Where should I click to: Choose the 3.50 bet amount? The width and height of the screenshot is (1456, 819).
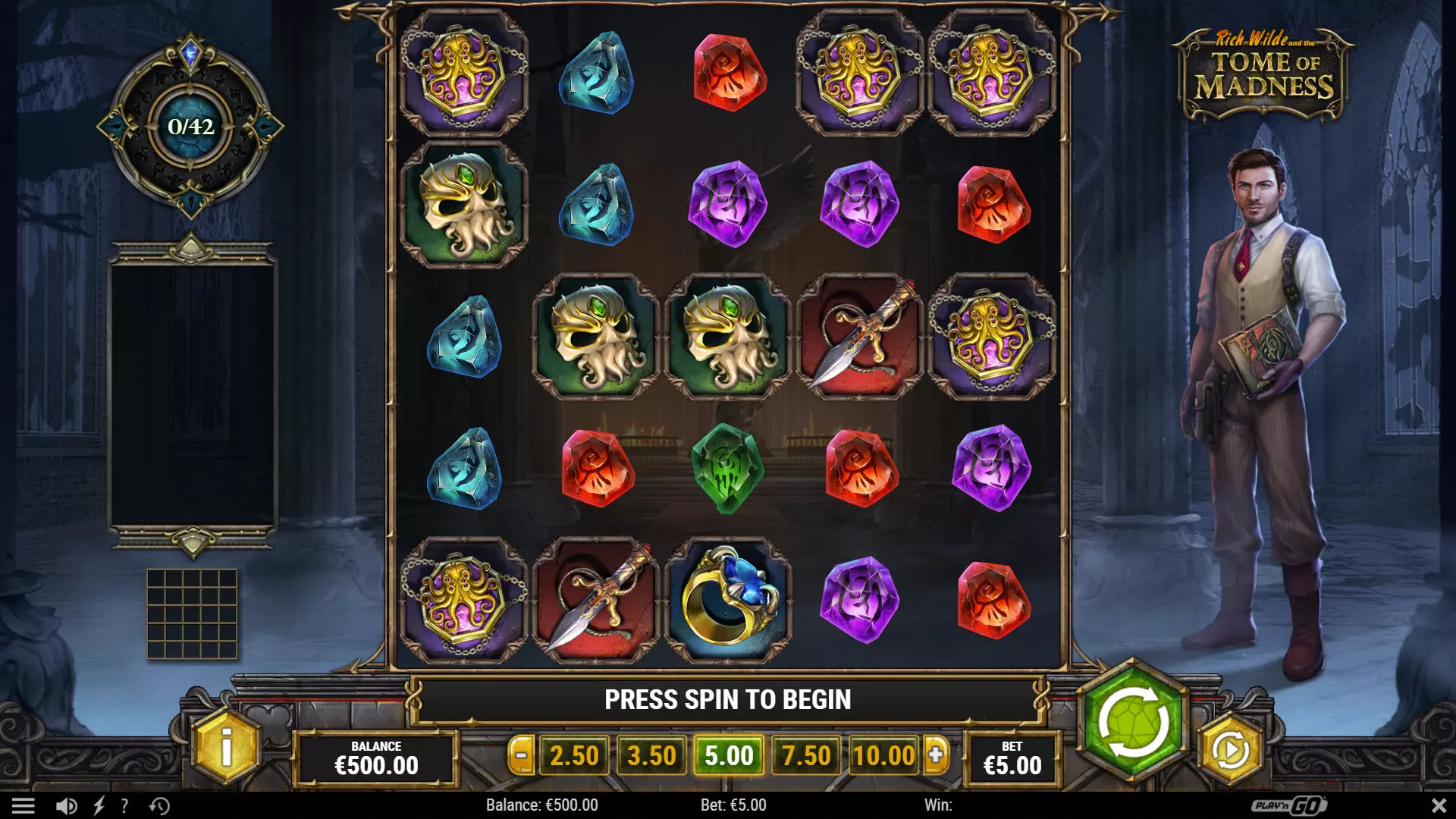pyautogui.click(x=651, y=755)
